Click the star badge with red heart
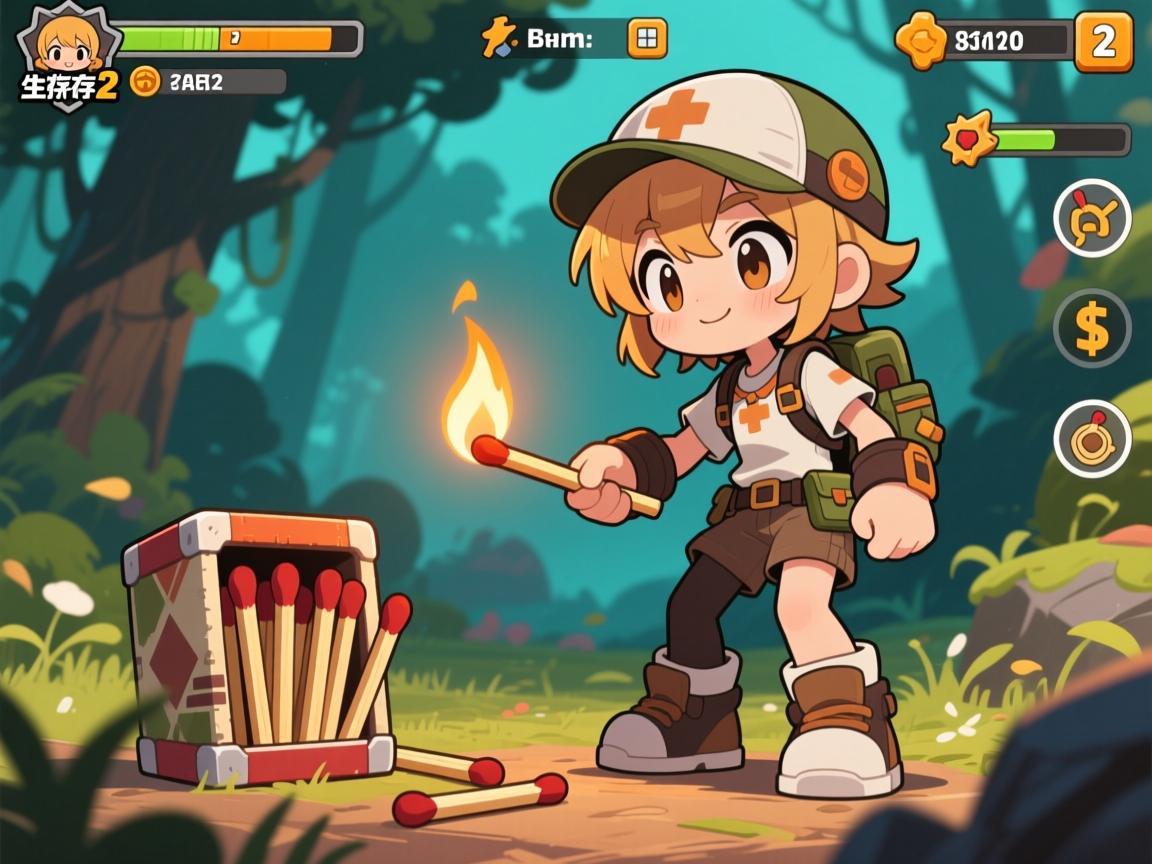 969,138
